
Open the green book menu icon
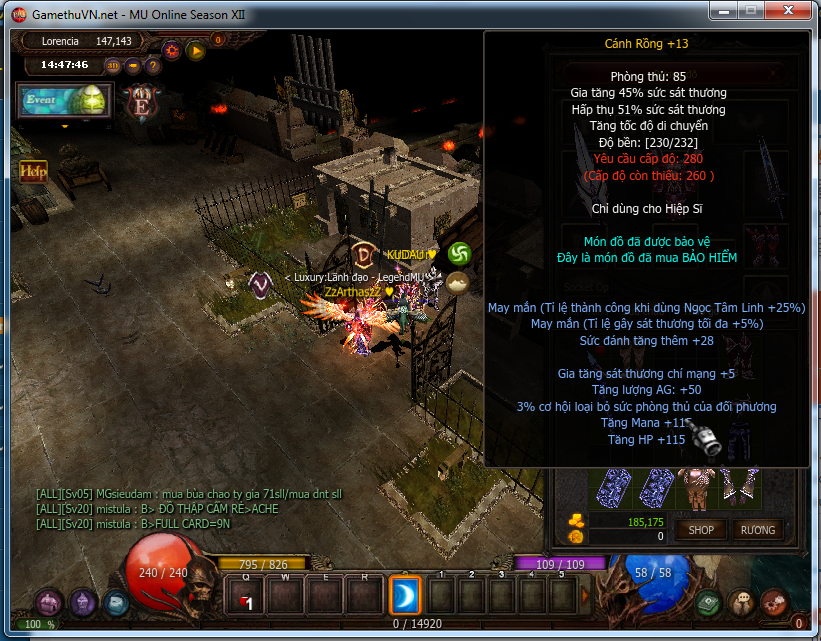coord(709,603)
